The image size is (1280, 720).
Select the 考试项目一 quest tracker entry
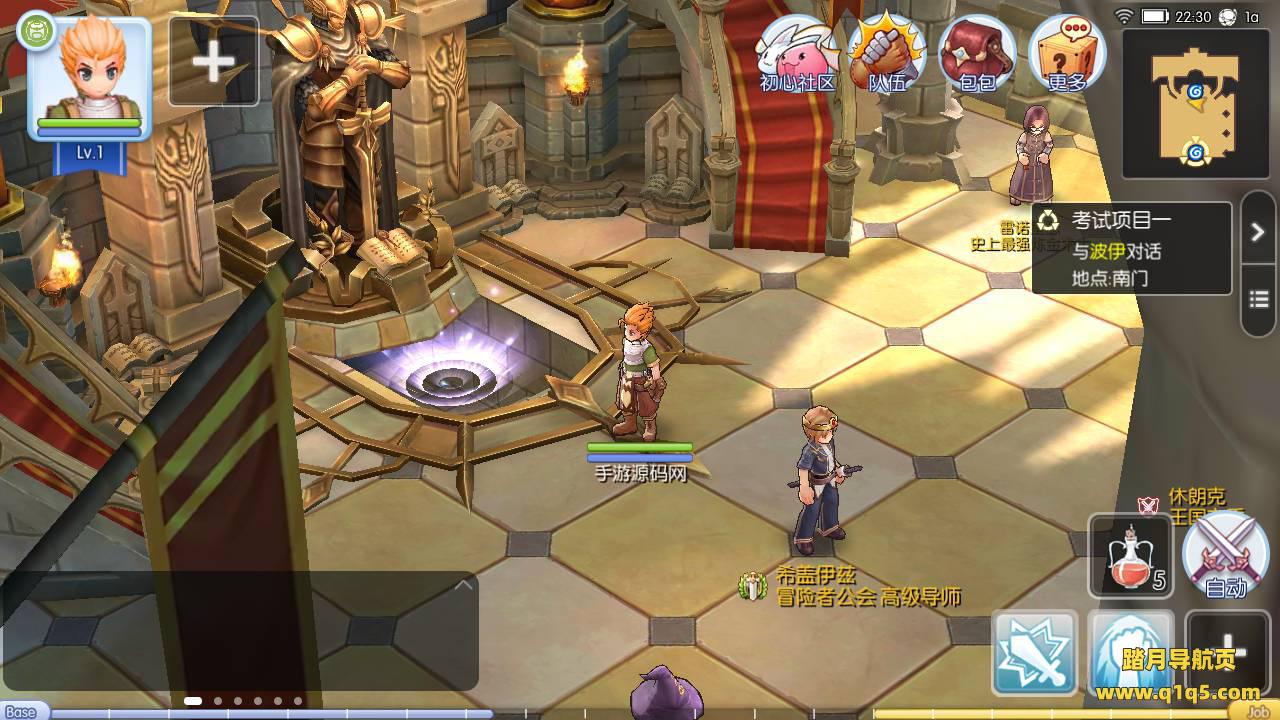tap(1131, 248)
